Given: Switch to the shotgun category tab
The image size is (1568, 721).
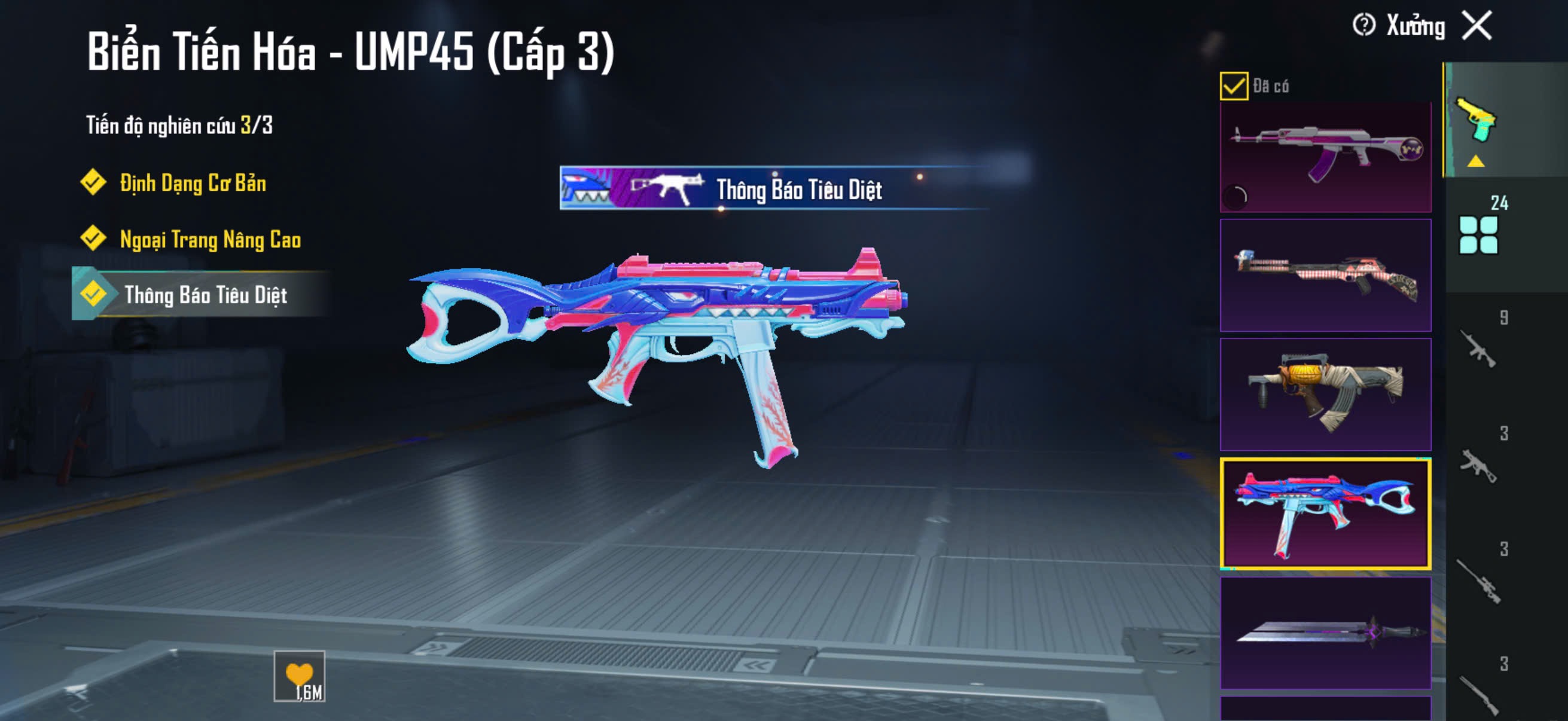Looking at the screenshot, I should (x=1478, y=693).
